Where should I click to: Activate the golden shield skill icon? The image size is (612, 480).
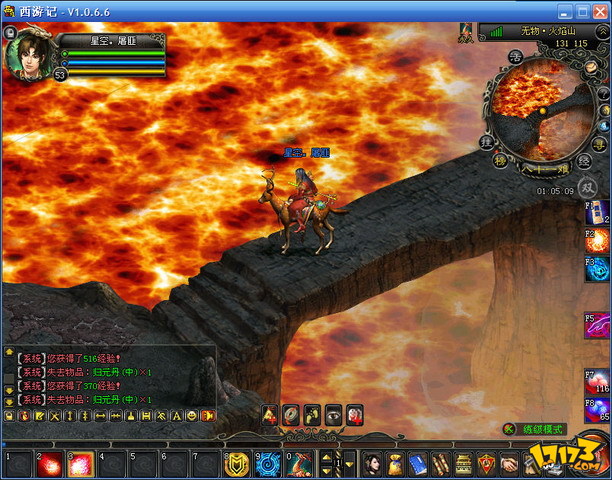point(236,464)
